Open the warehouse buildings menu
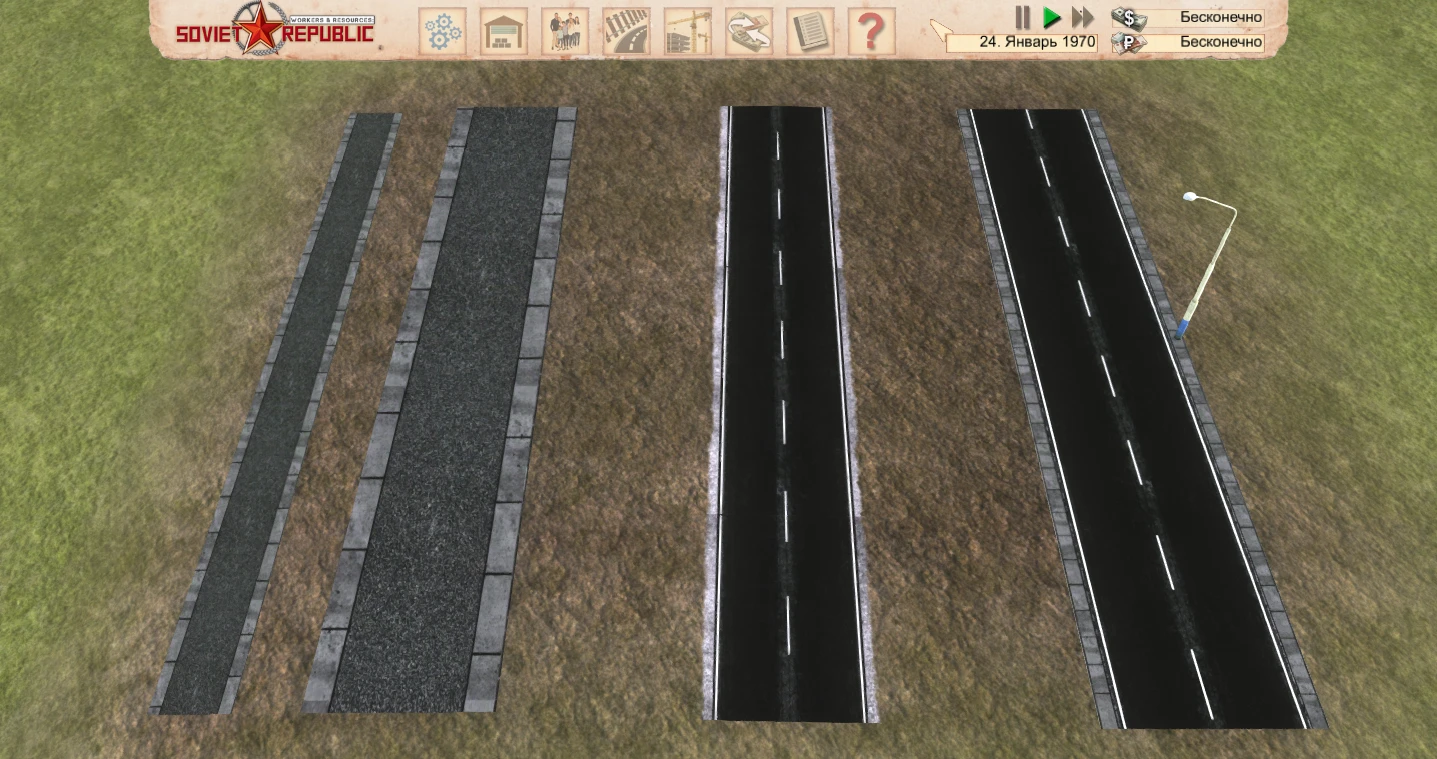 pos(503,31)
